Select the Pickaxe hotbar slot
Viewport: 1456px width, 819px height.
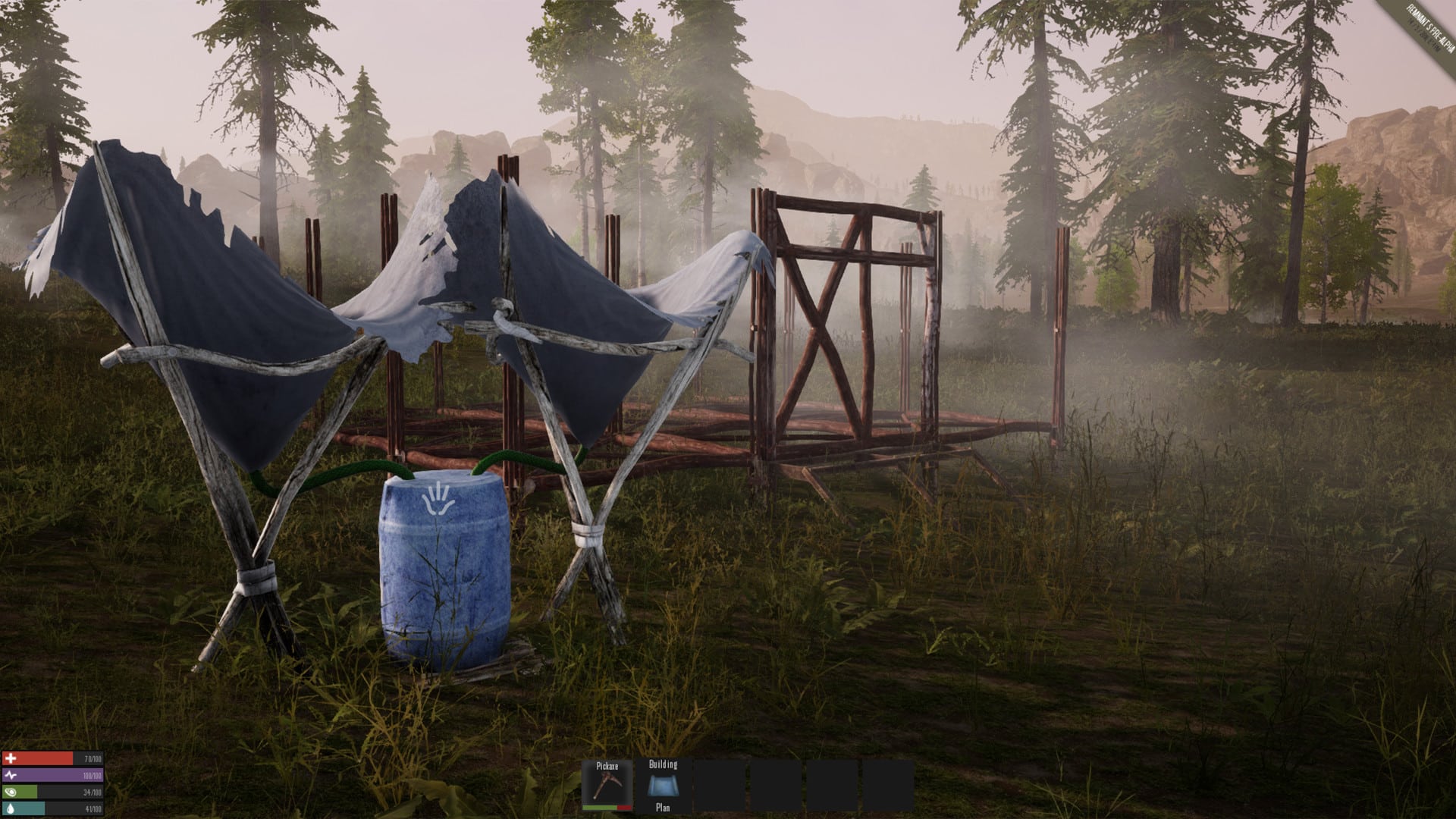click(607, 786)
